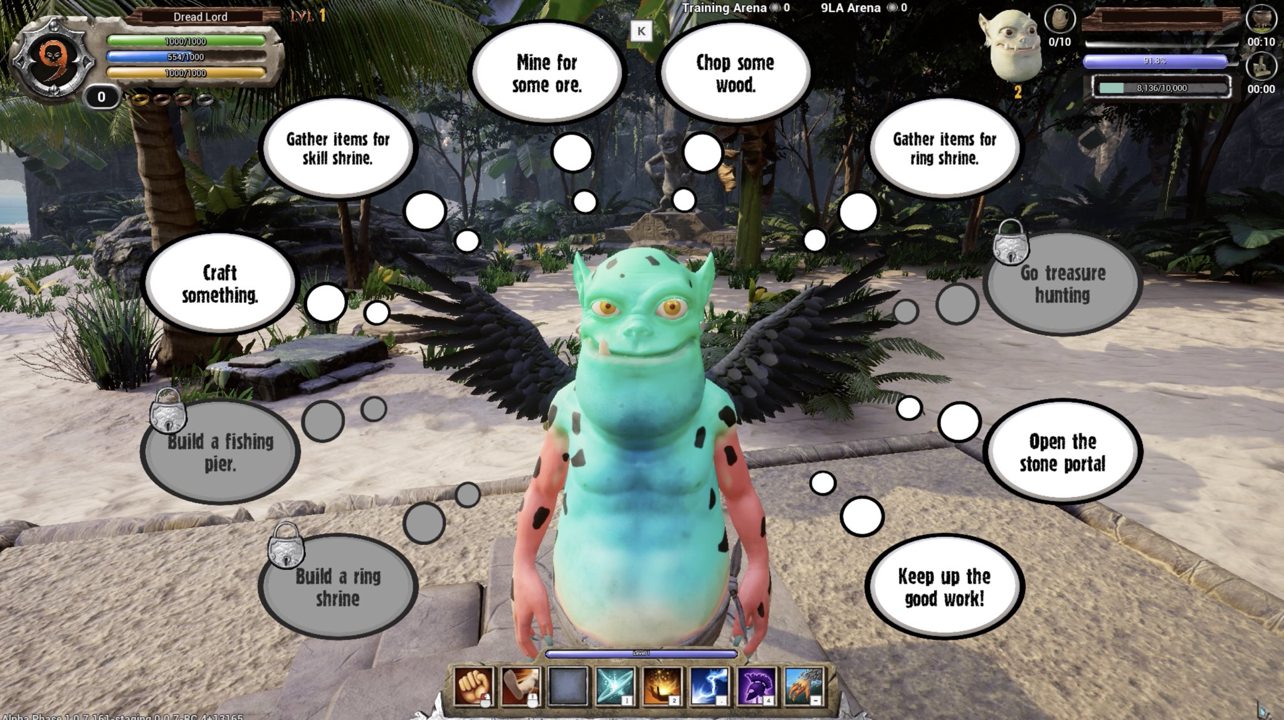Viewport: 1284px width, 720px height.
Task: Choose "Open the stone portal" bubble
Action: [x=1062, y=453]
